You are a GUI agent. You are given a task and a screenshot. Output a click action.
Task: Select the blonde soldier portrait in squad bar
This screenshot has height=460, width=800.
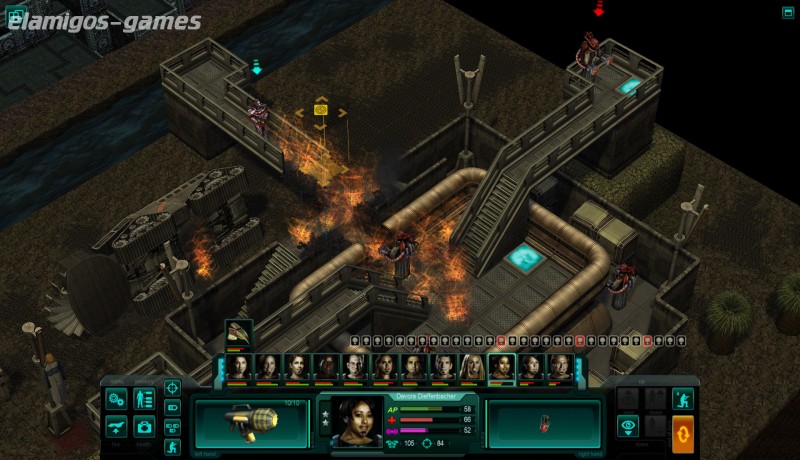pyautogui.click(x=472, y=367)
